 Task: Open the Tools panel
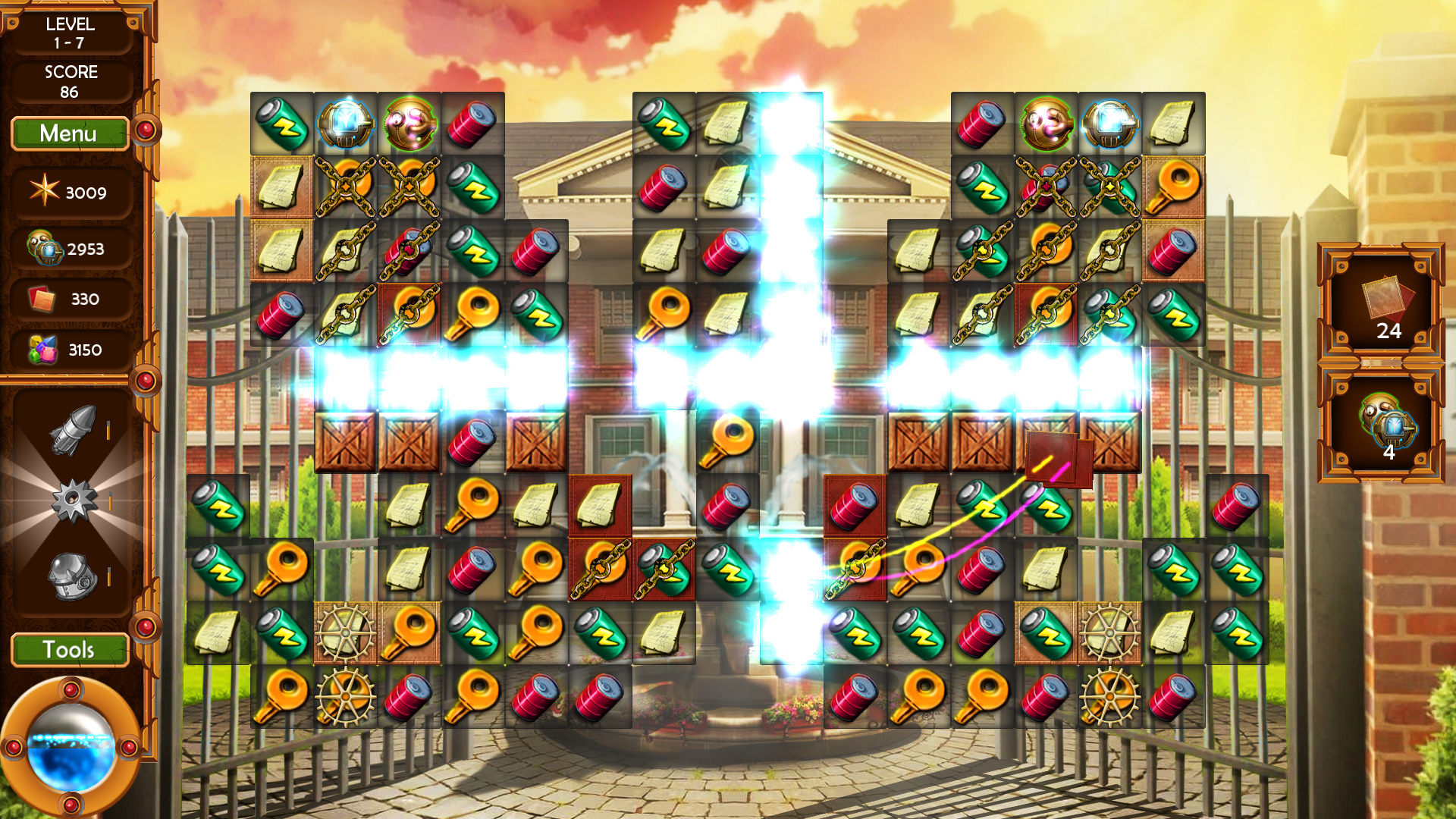pyautogui.click(x=69, y=650)
